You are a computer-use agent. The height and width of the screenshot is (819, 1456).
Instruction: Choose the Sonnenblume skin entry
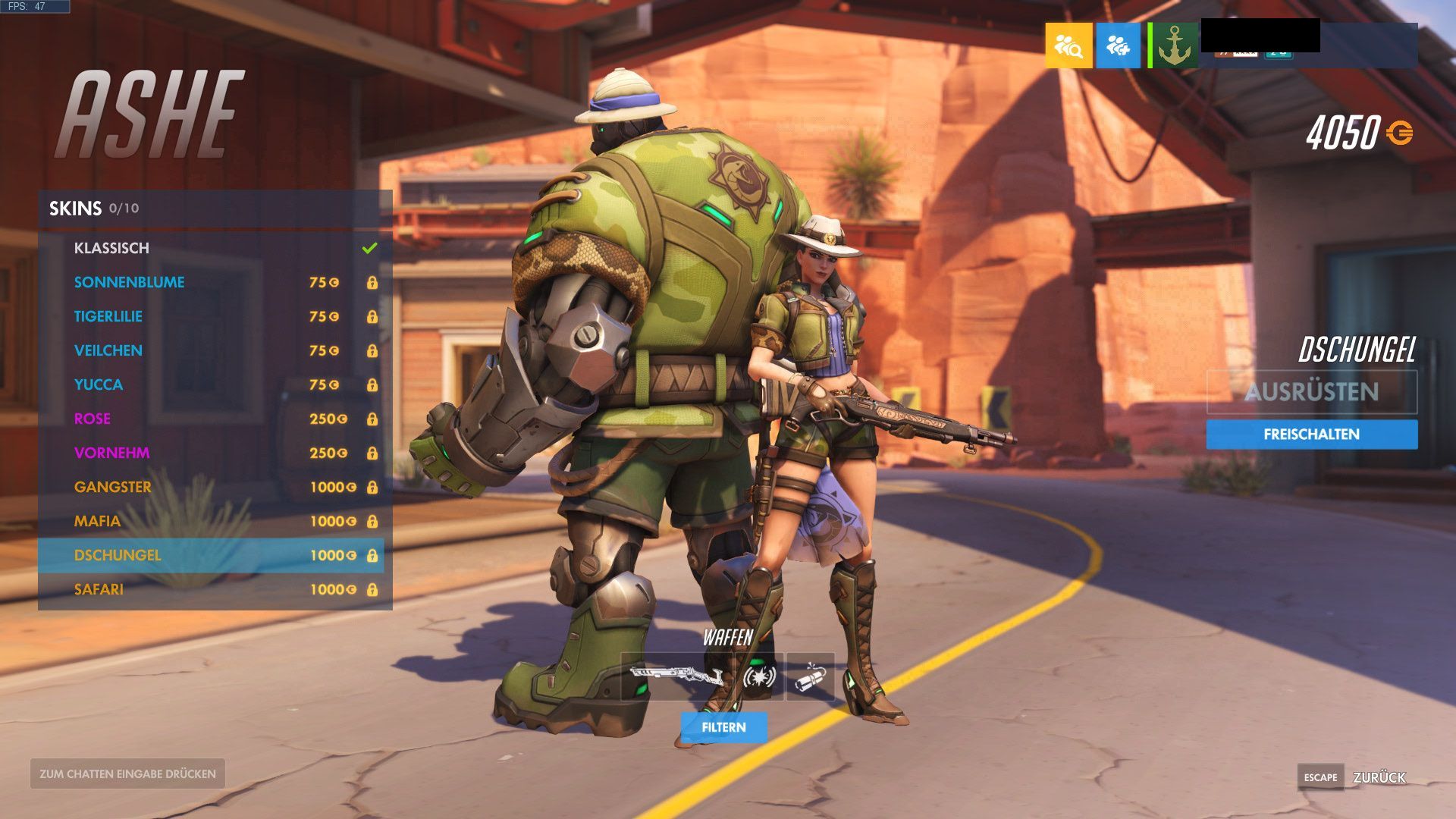coord(211,282)
